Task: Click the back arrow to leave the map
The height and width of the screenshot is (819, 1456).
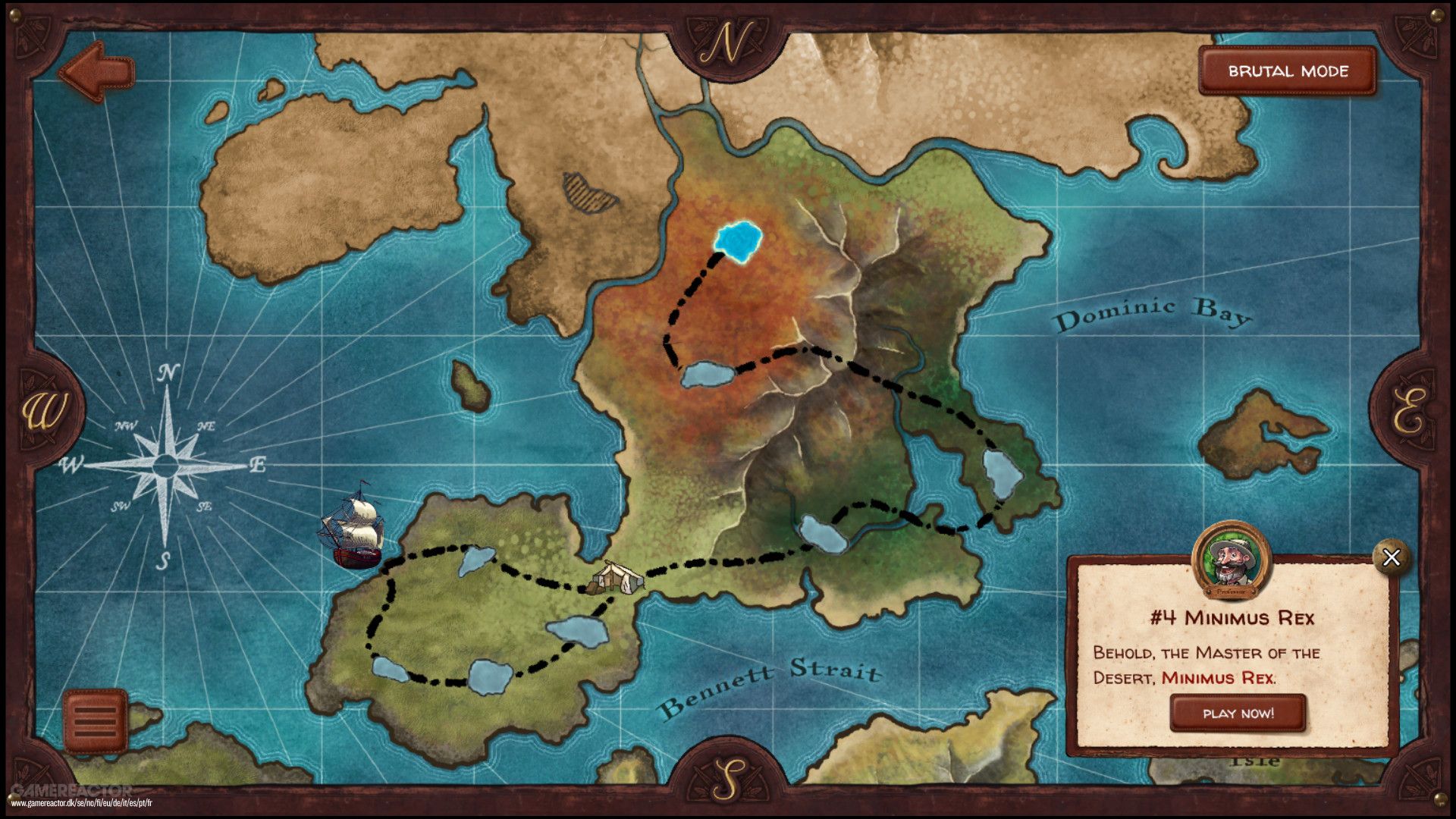Action: tap(96, 71)
